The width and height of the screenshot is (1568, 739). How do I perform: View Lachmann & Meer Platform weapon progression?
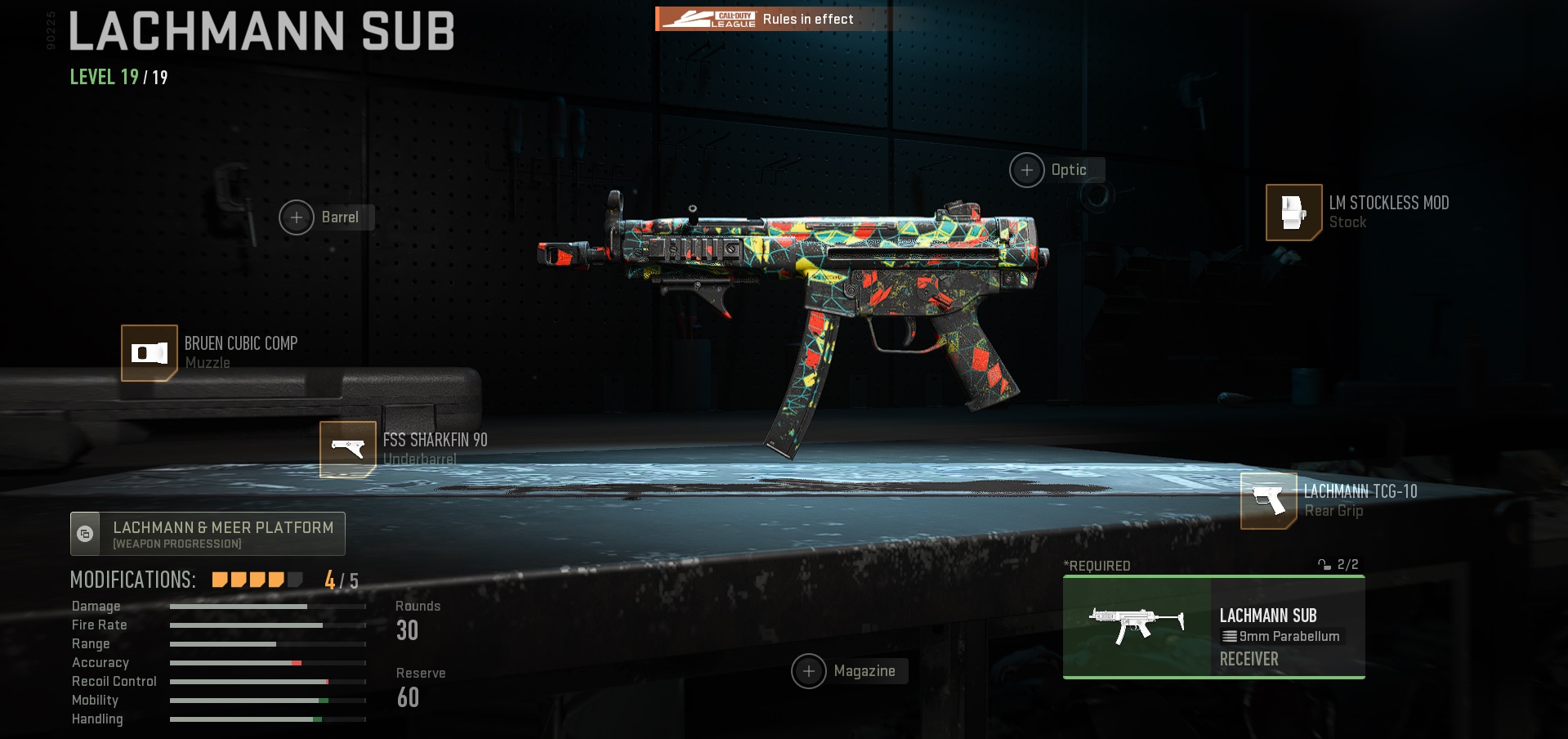pyautogui.click(x=208, y=534)
